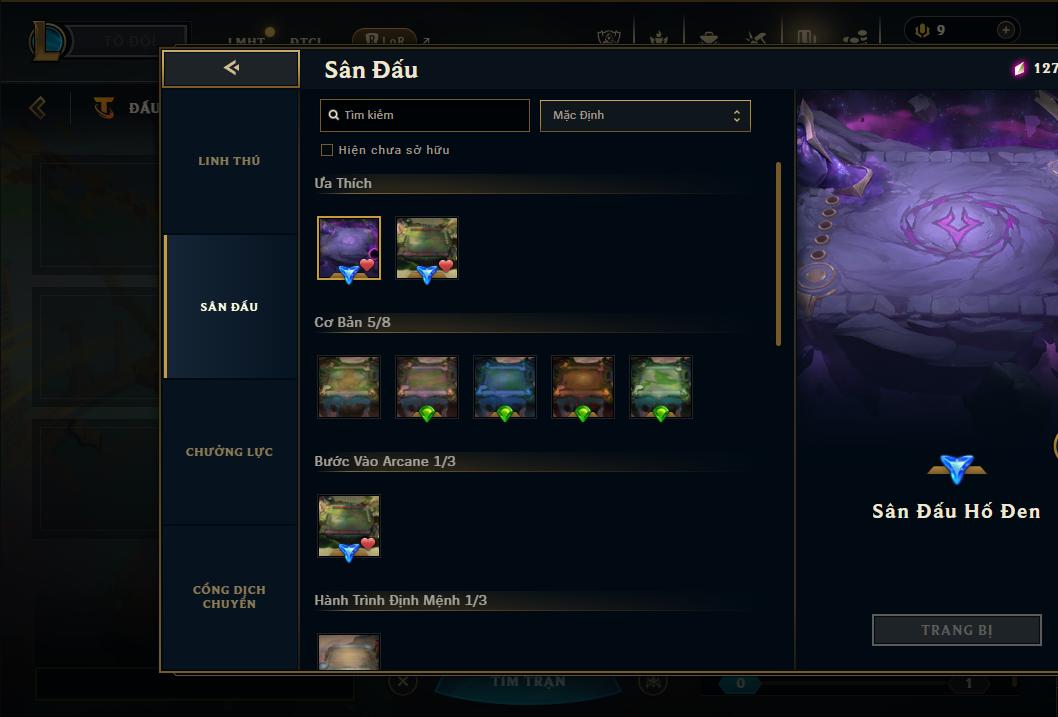This screenshot has width=1058, height=717.
Task: Choose the Hành Trình Định Mệnh arena thumbnail
Action: click(x=349, y=651)
